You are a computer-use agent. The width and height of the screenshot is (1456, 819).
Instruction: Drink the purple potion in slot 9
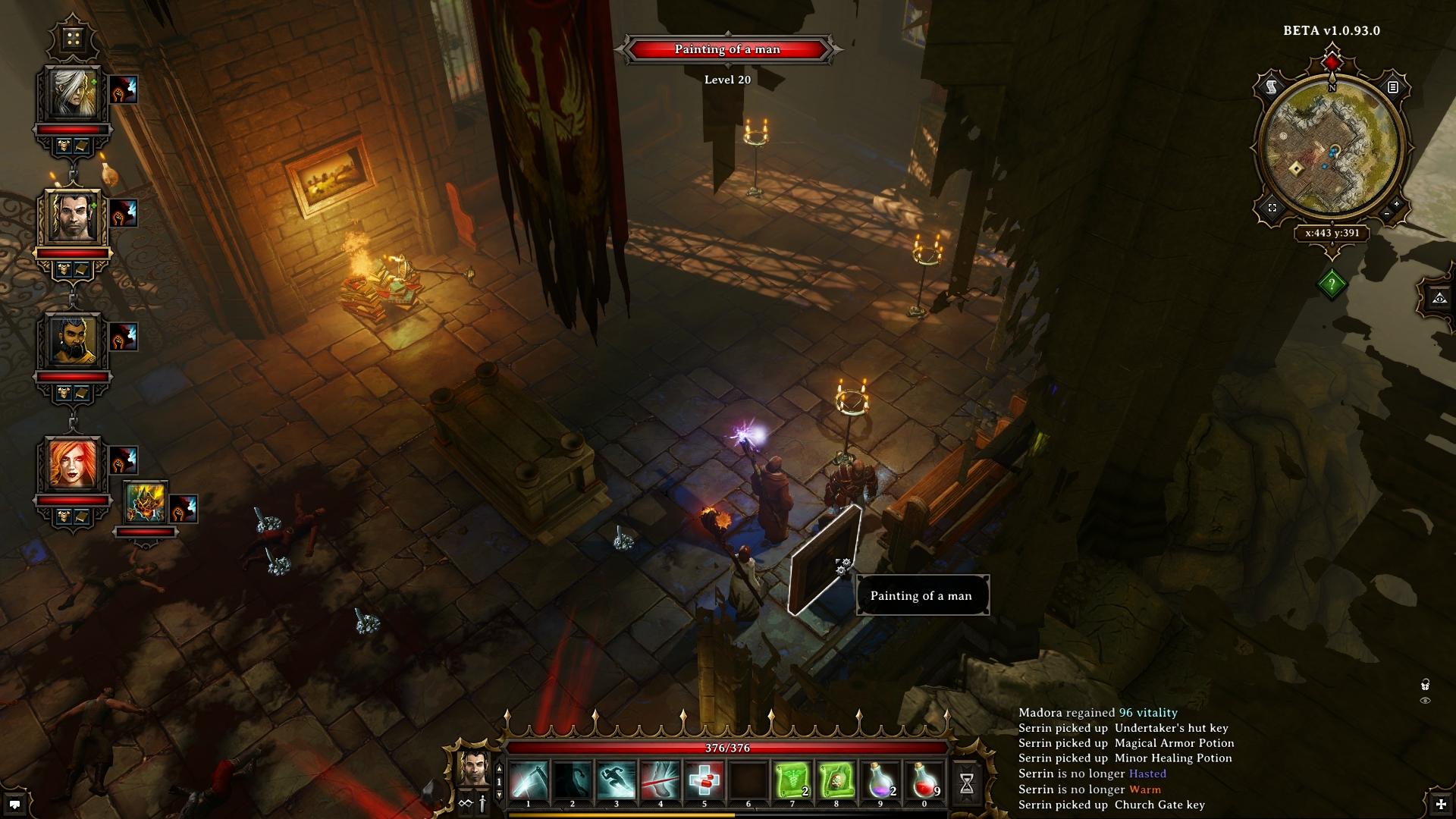coord(880,781)
